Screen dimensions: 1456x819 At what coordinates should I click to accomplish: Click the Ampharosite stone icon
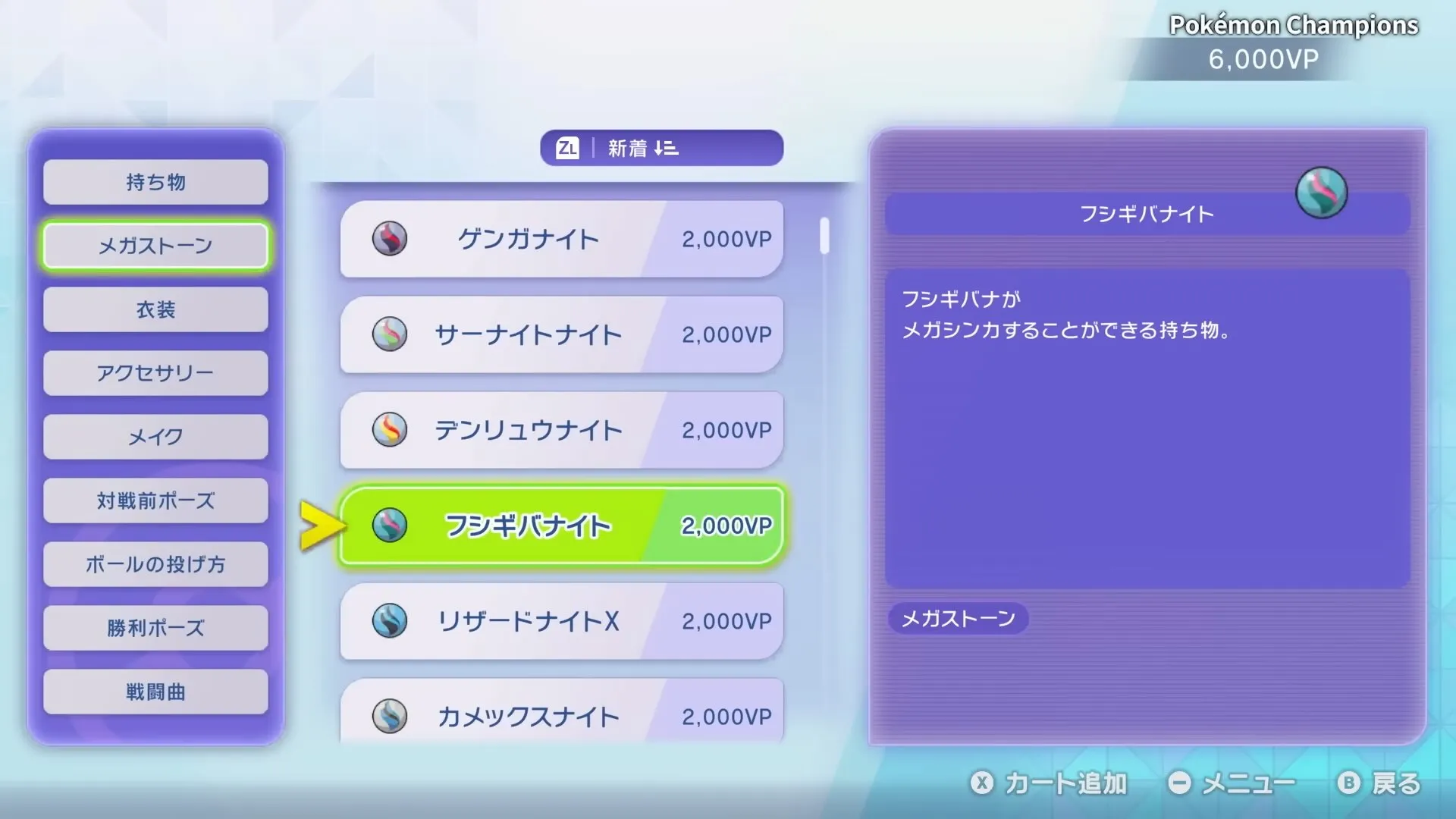tap(391, 430)
